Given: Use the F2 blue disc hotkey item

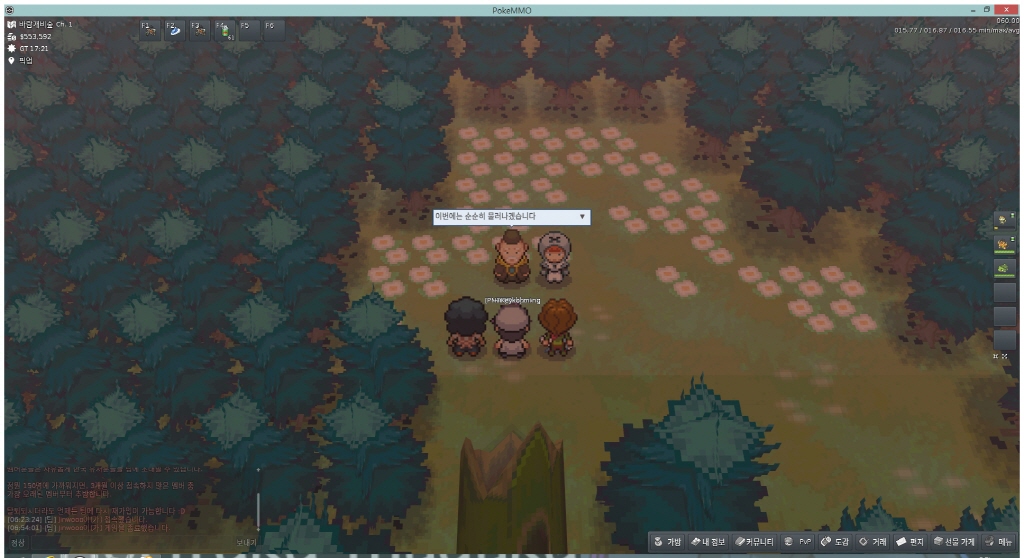Looking at the screenshot, I should 174,30.
